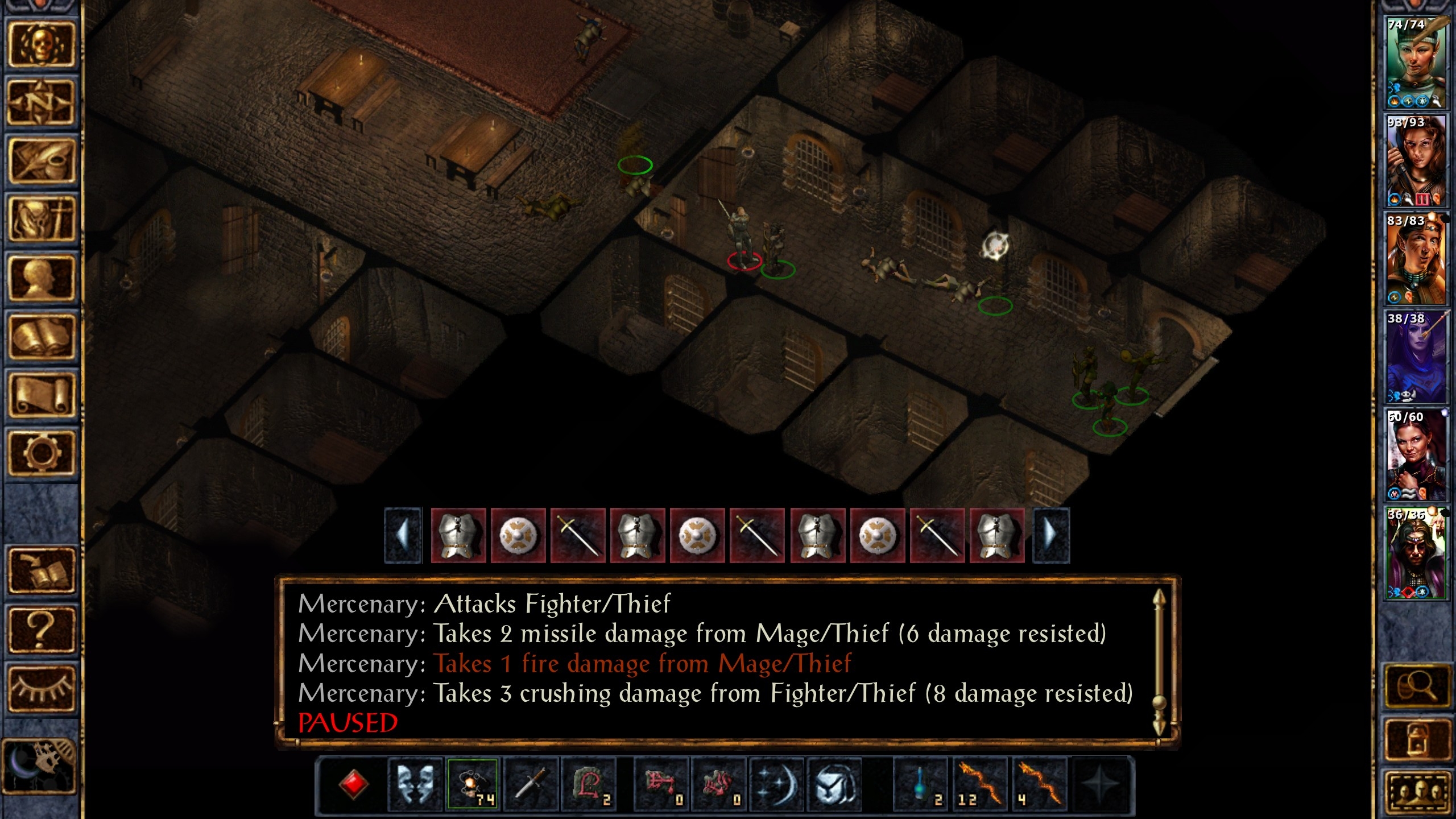Select the portrait with 74/74 hit points
The width and height of the screenshot is (1456, 819).
[x=1416, y=63]
